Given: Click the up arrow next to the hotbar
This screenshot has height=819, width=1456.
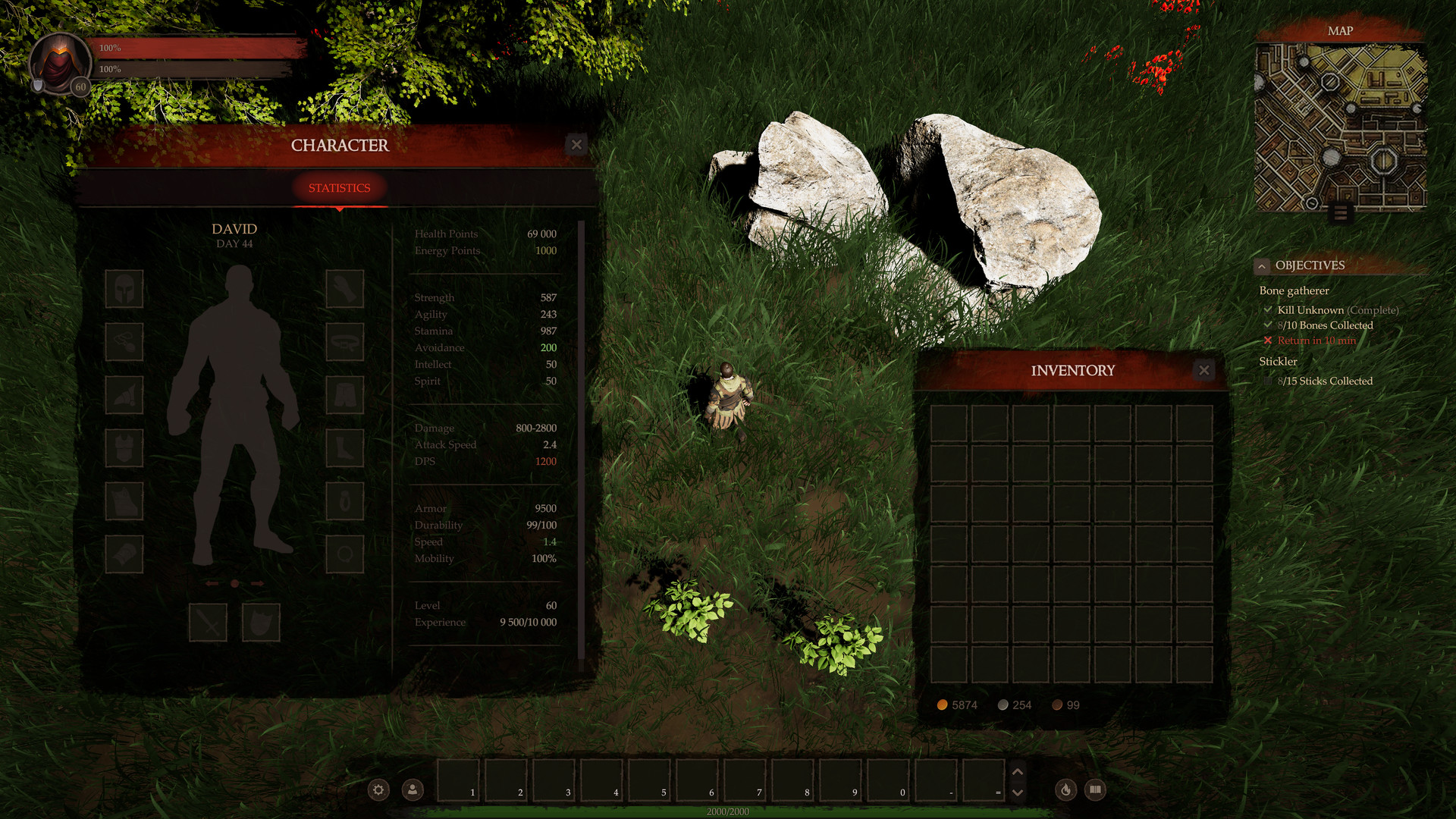Looking at the screenshot, I should 1018,770.
